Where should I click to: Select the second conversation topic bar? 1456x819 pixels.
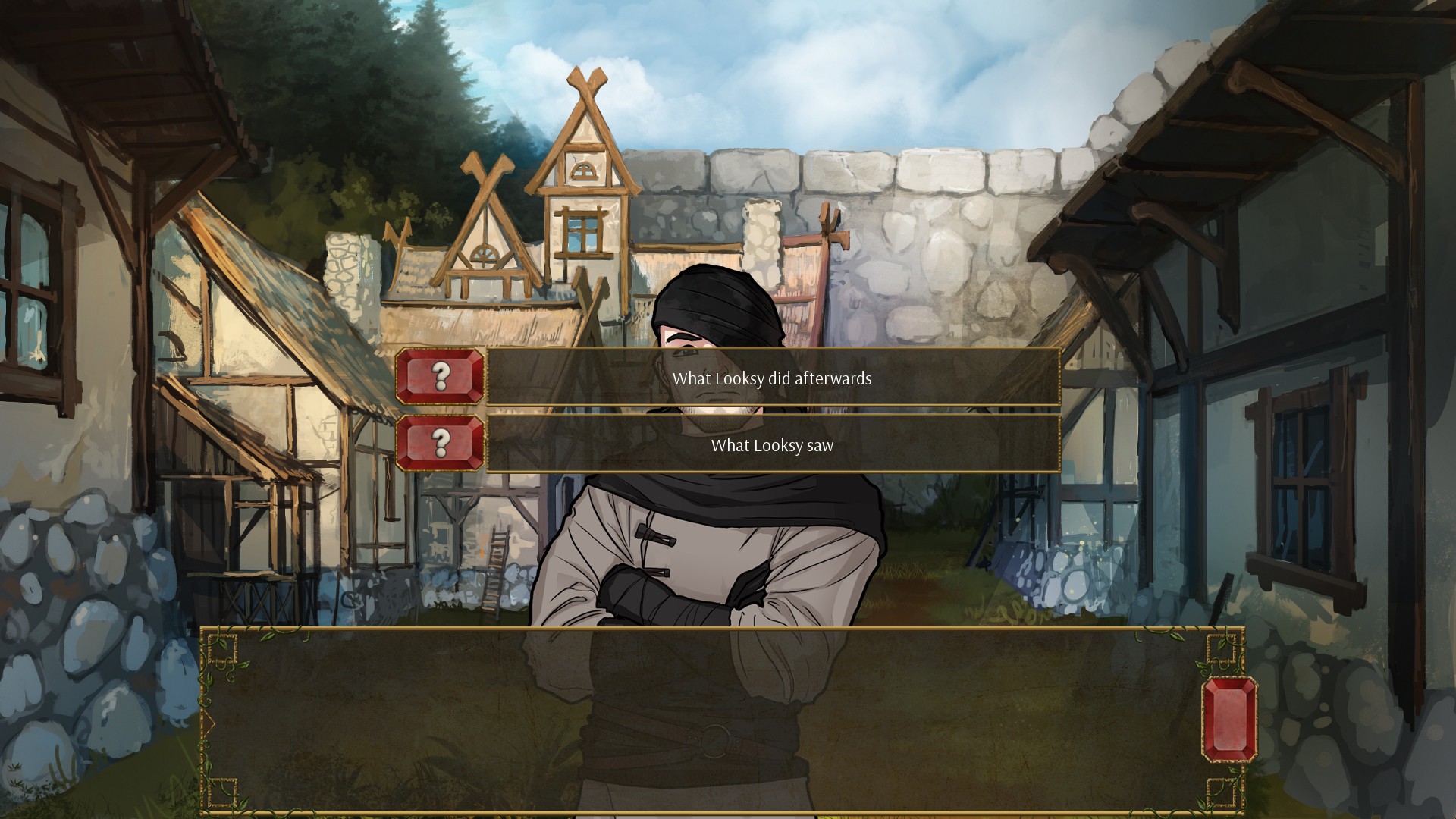tap(775, 447)
